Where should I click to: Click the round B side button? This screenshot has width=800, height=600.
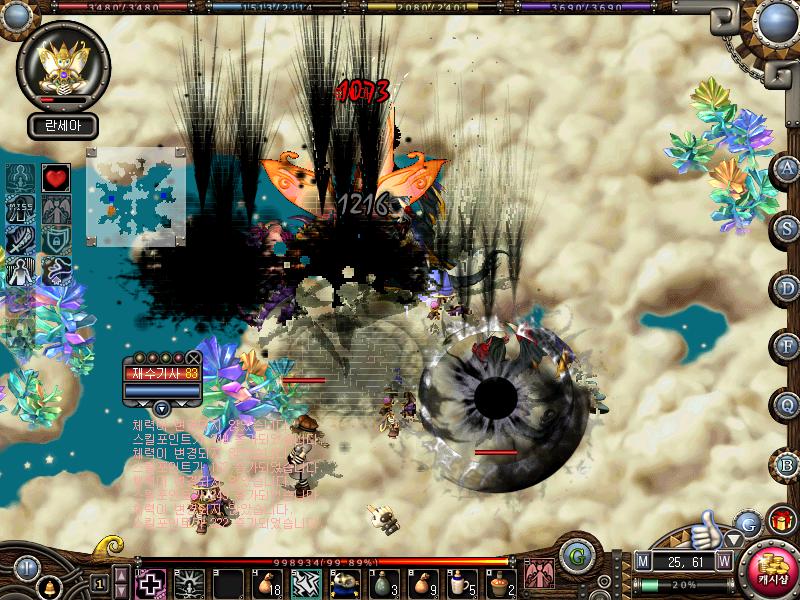pos(787,464)
